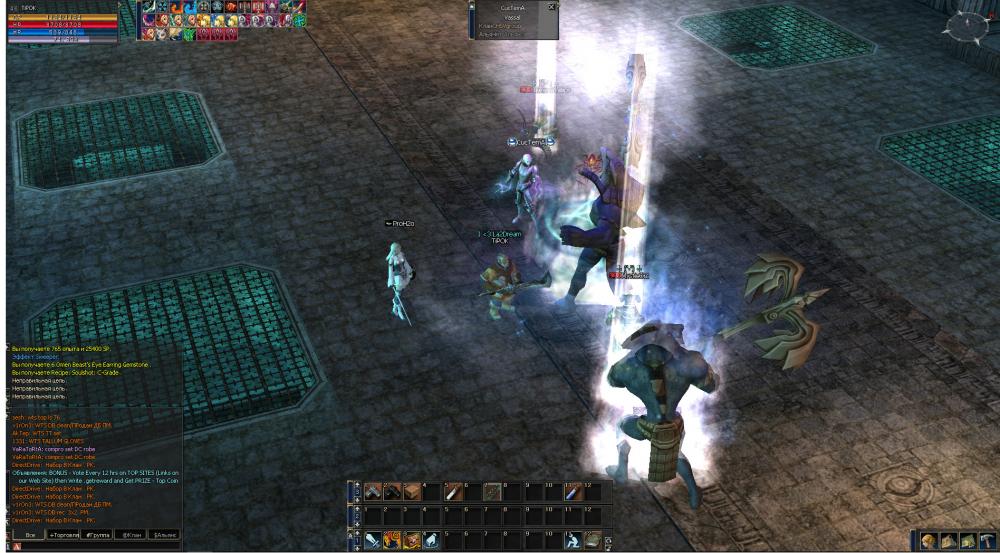Use the crossed hammers skill in slot 1

tap(372, 491)
